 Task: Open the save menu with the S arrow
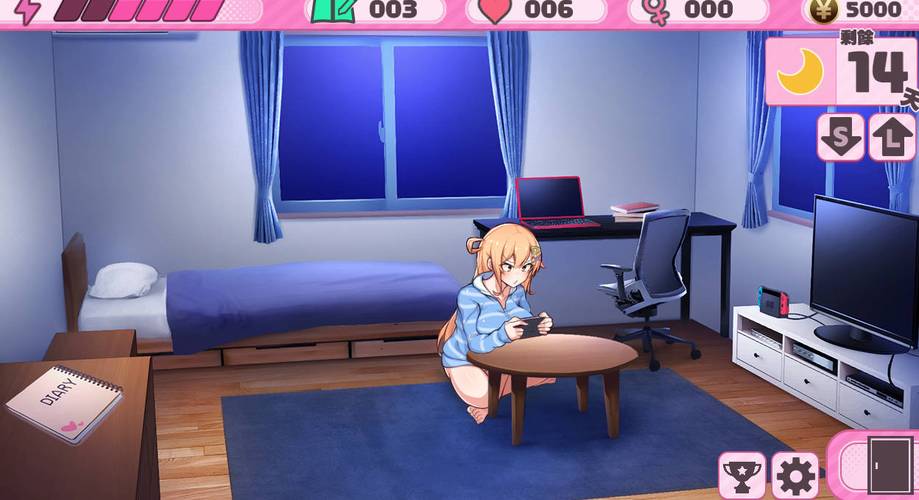pos(840,136)
